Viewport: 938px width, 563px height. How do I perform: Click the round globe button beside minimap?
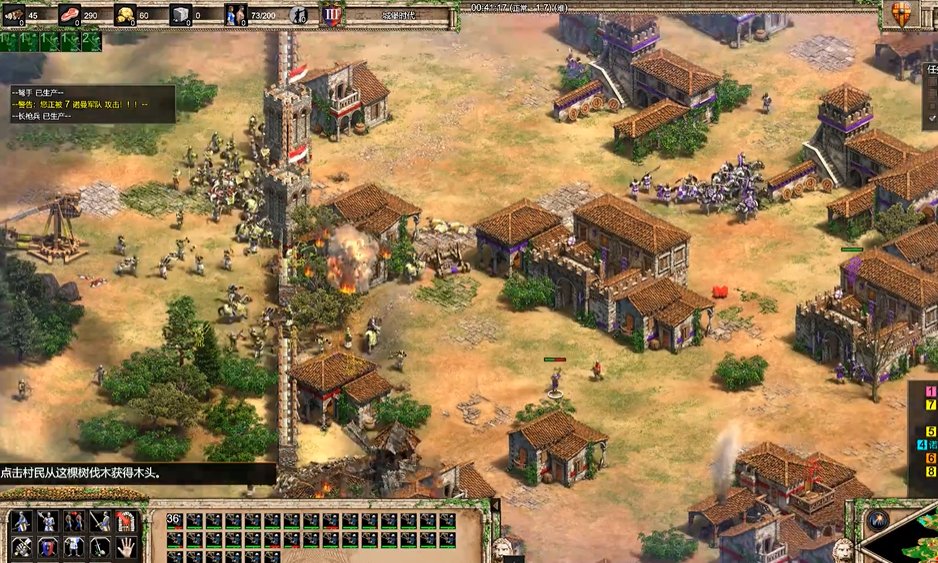[879, 519]
